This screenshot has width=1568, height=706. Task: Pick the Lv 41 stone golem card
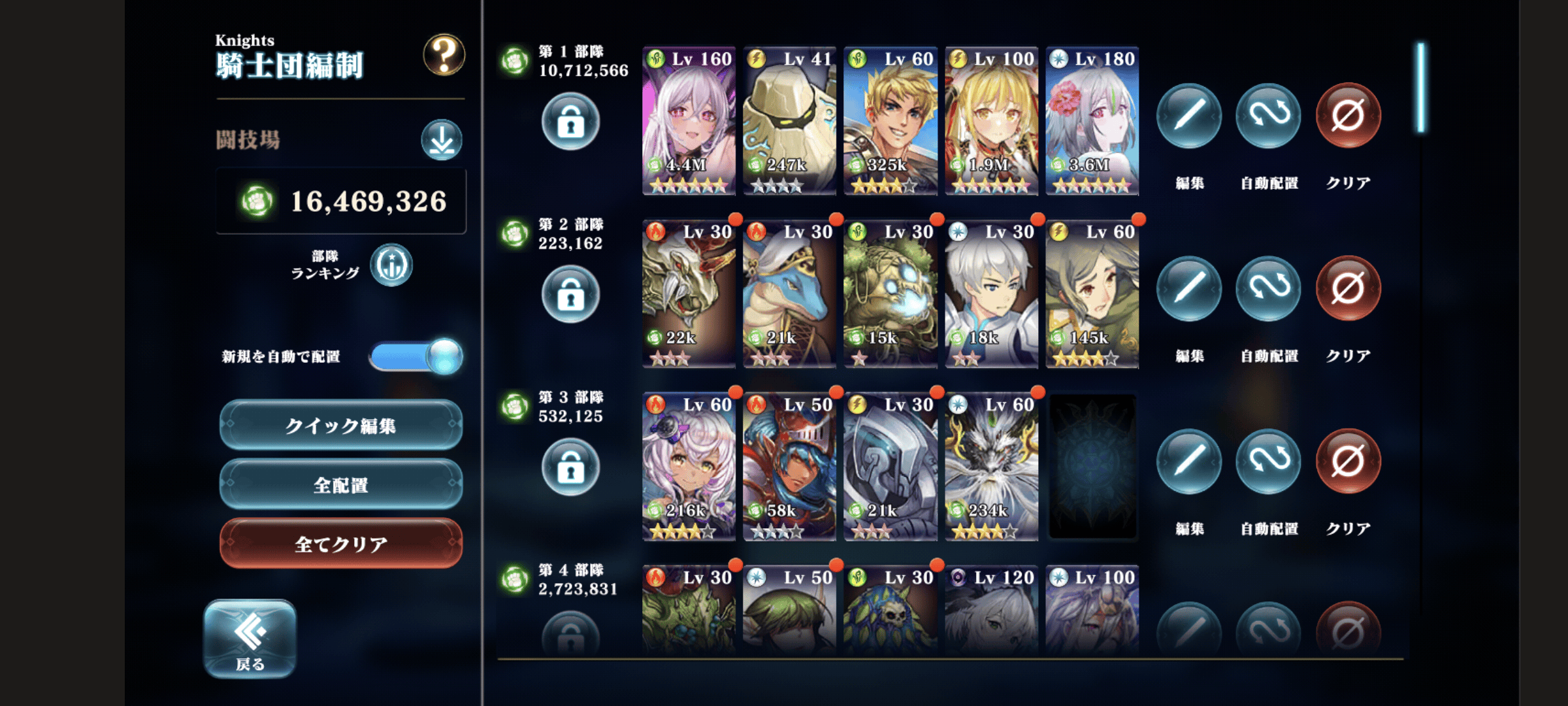[x=789, y=121]
